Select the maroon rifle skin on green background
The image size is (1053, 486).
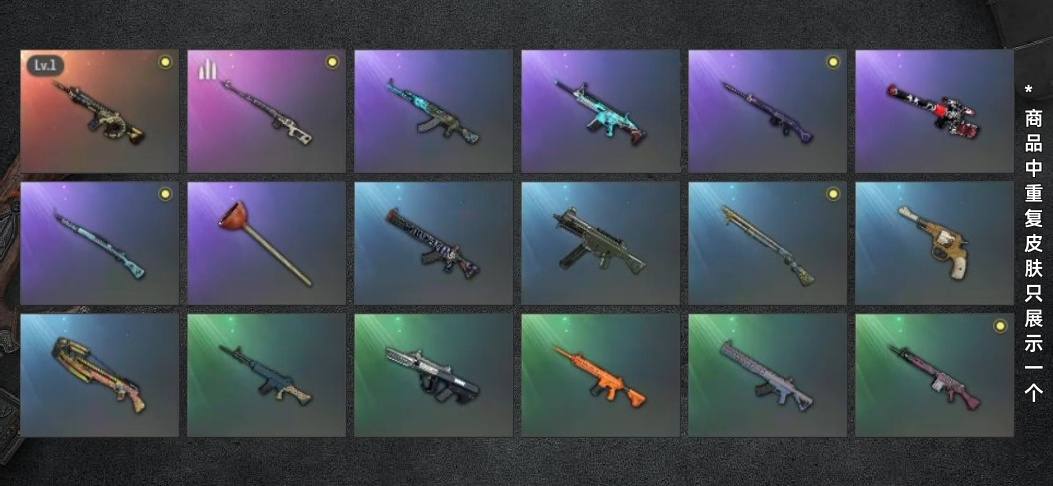(x=934, y=375)
